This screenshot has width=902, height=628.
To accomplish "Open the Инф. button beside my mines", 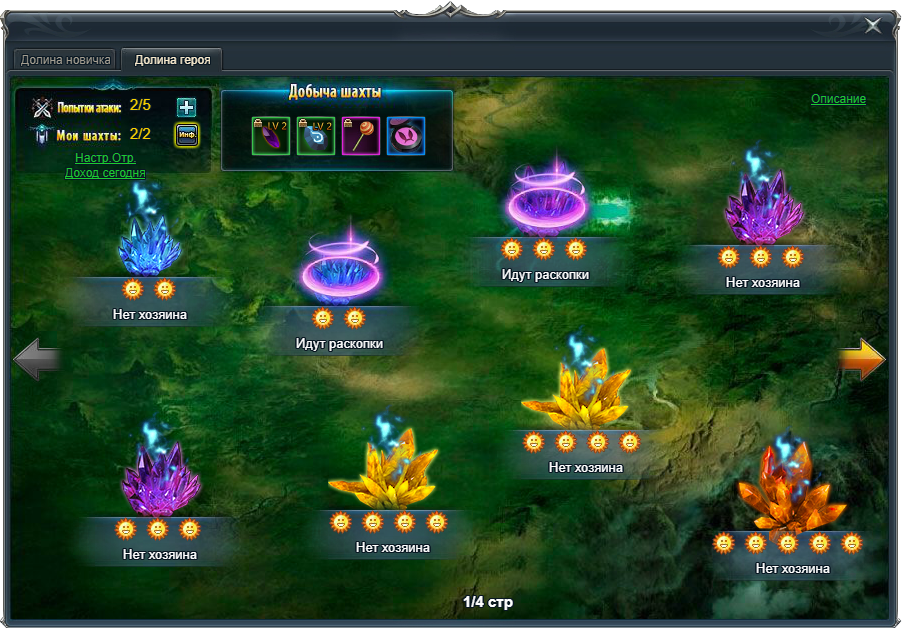I will pyautogui.click(x=186, y=135).
